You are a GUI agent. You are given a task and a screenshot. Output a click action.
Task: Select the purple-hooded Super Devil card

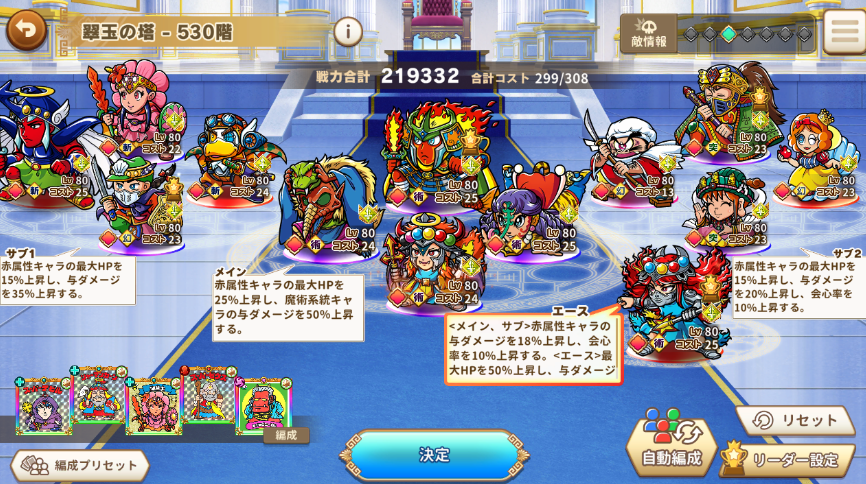(x=43, y=407)
